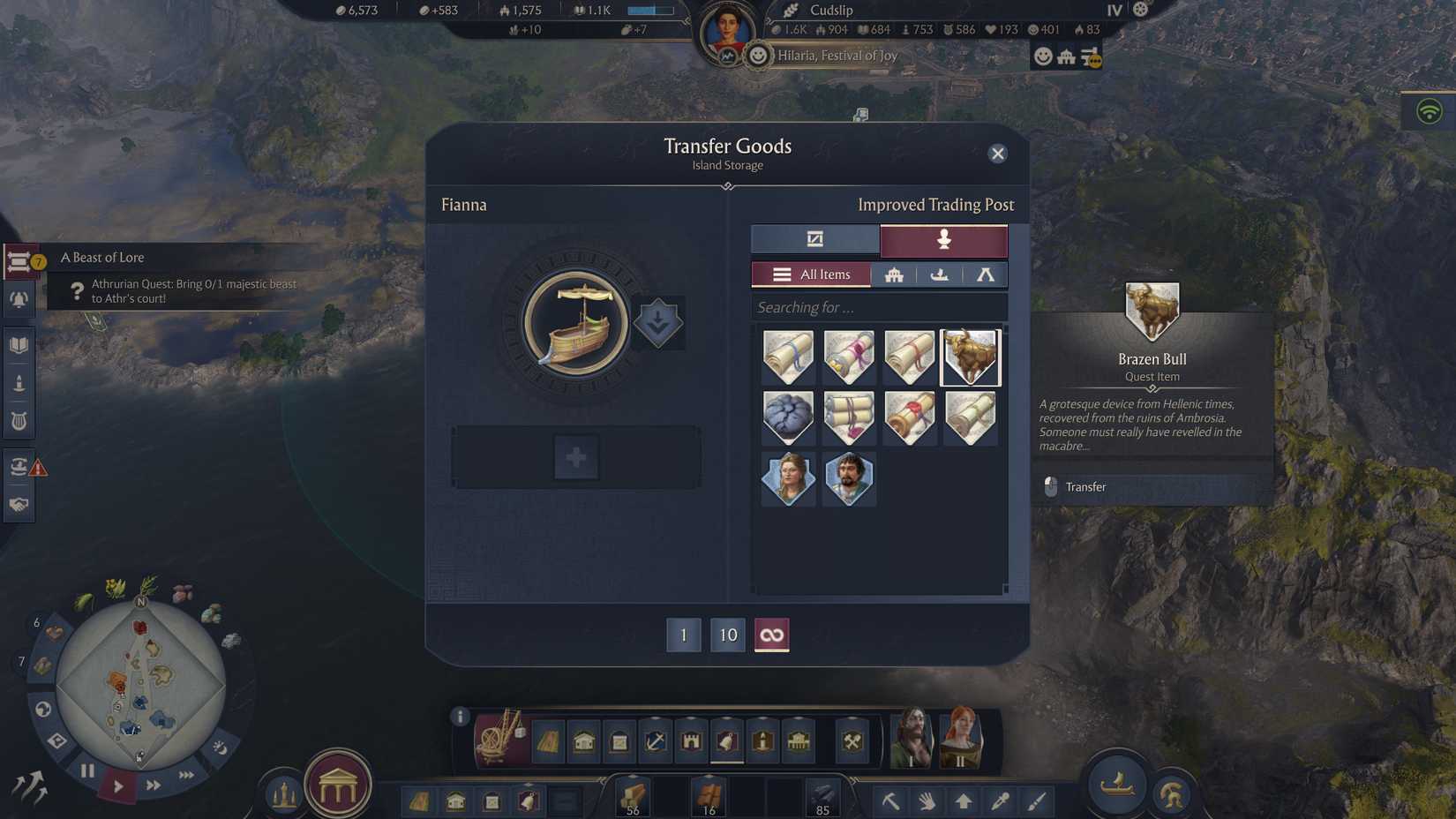The image size is (1456, 819).
Task: Click the chevron above the brick counter
Action: [x=708, y=776]
